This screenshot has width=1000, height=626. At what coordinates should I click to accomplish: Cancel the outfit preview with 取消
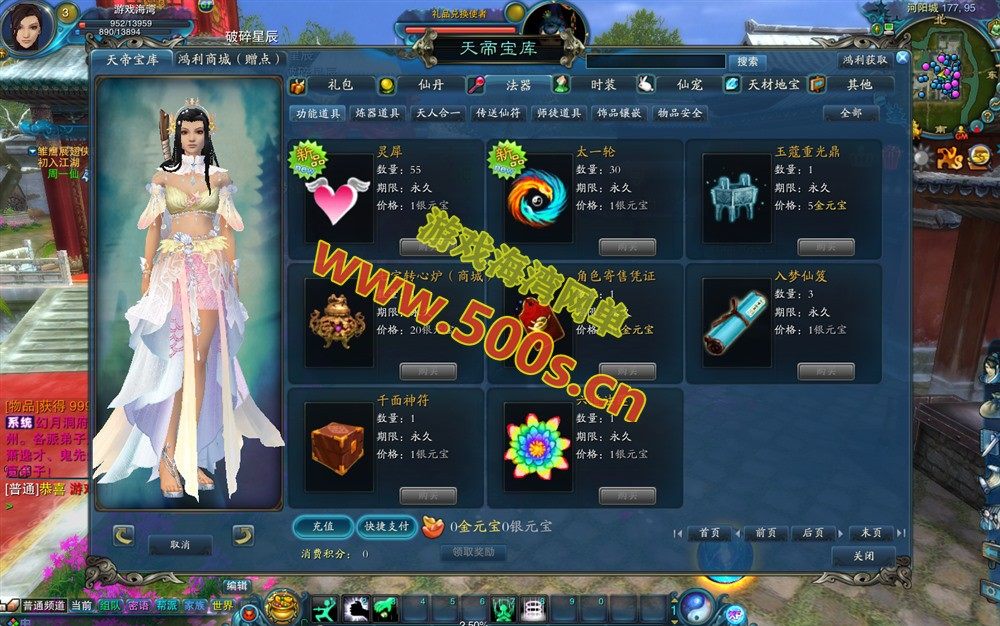(x=180, y=544)
